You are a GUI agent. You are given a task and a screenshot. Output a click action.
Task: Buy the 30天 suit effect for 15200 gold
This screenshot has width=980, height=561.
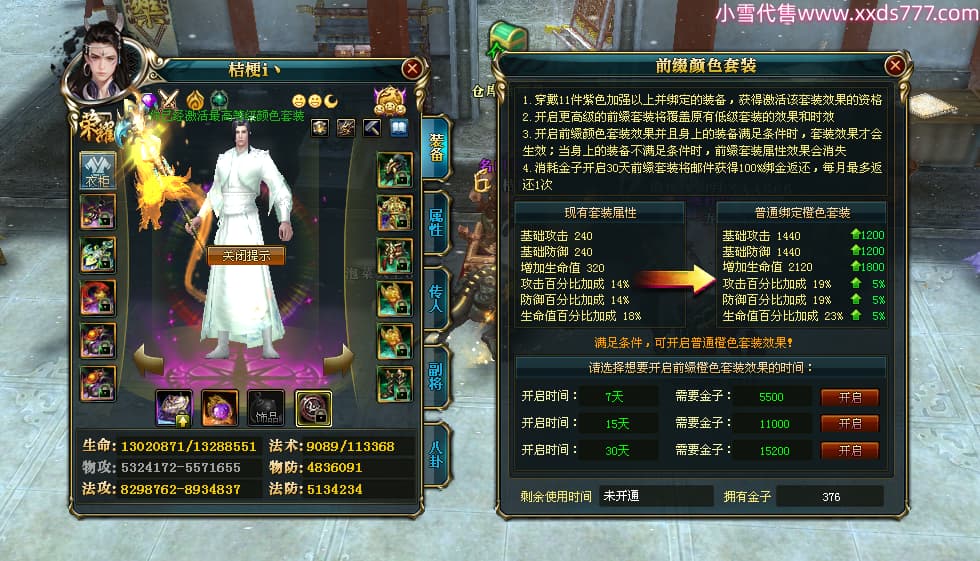(x=849, y=451)
